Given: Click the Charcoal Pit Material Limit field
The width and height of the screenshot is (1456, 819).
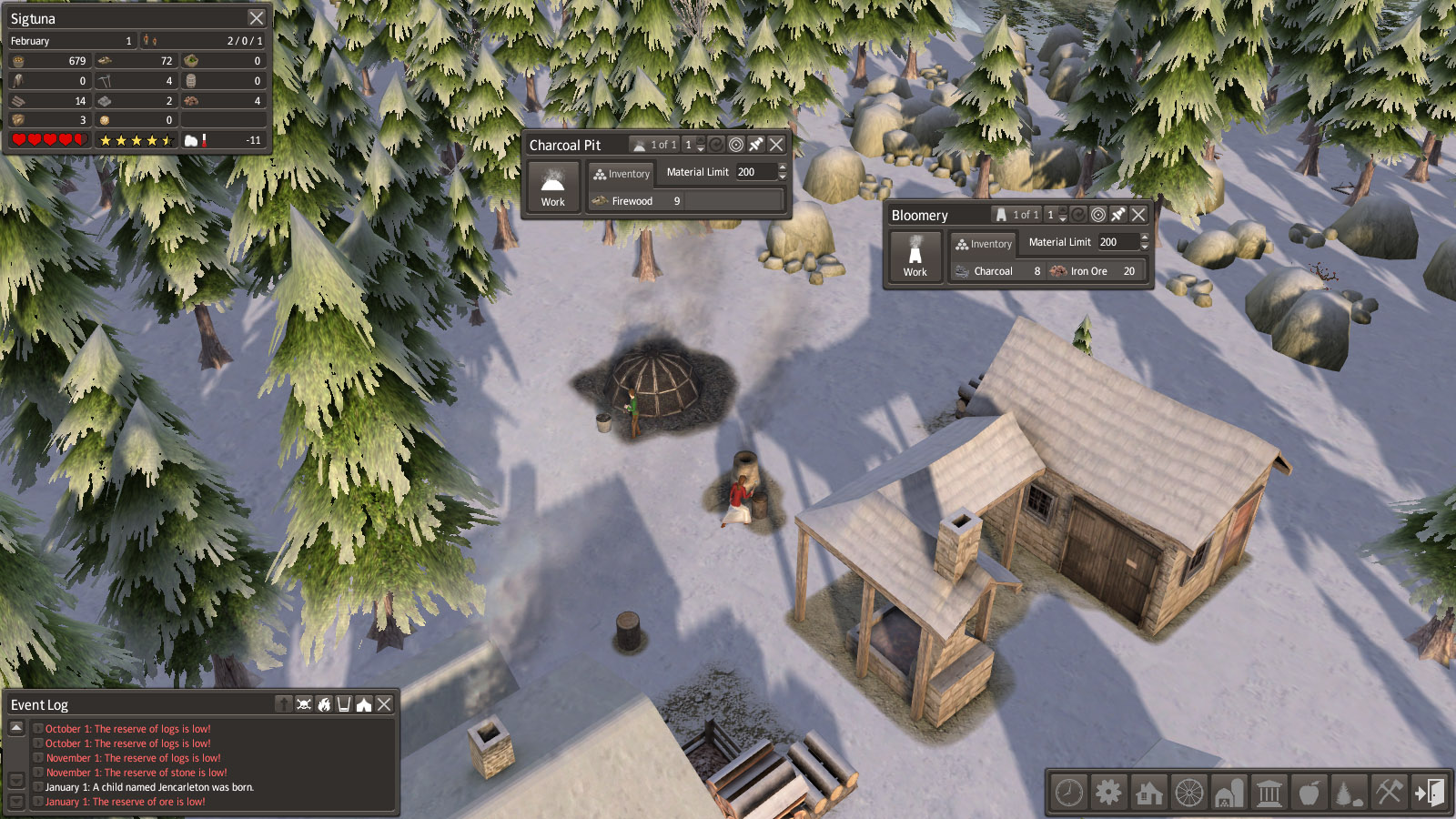Looking at the screenshot, I should pos(755,172).
